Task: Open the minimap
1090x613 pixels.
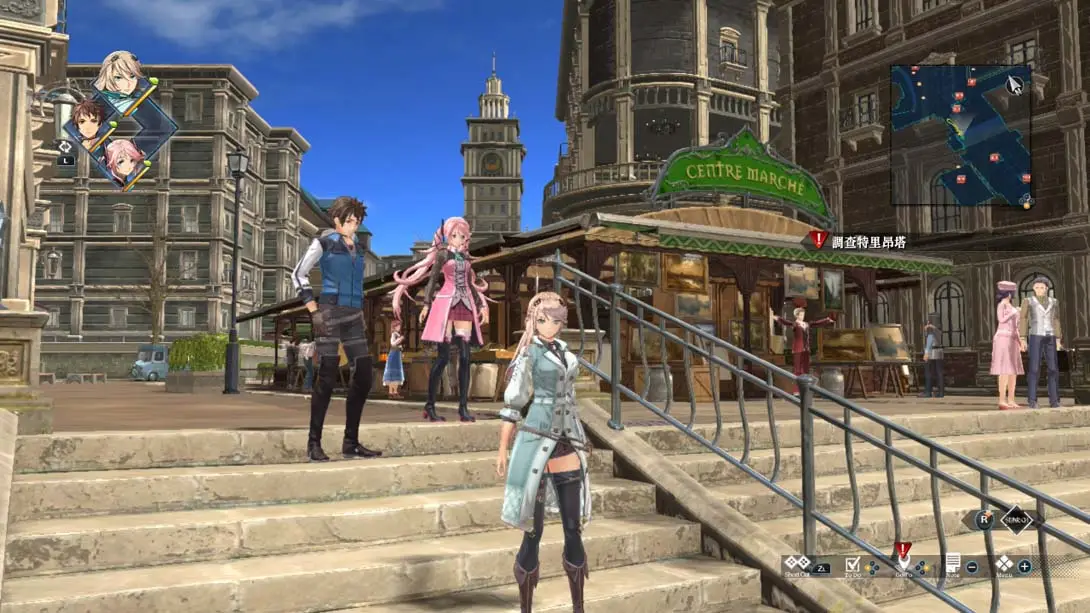Action: 960,135
